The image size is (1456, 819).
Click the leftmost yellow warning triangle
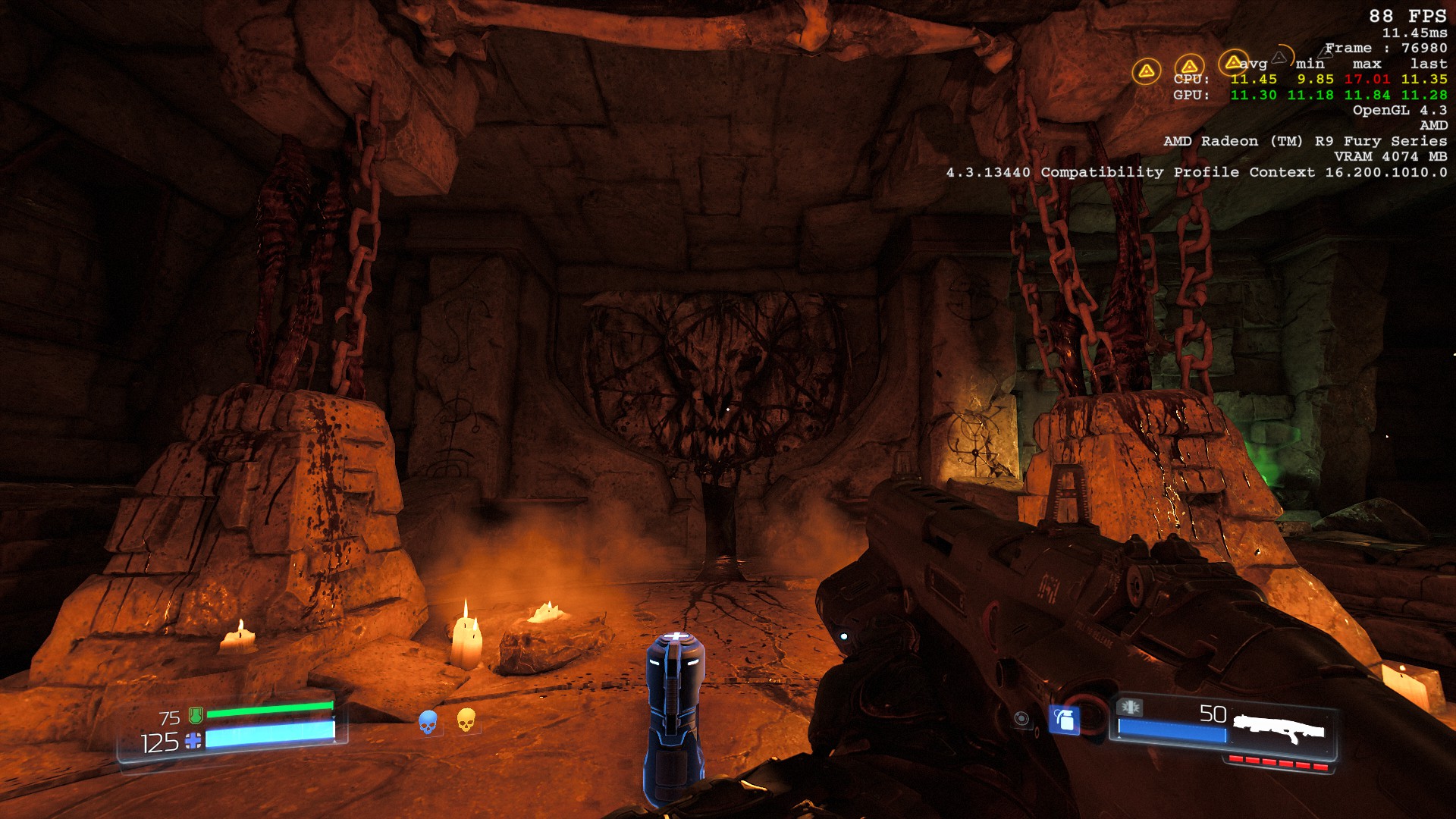pyautogui.click(x=1146, y=71)
